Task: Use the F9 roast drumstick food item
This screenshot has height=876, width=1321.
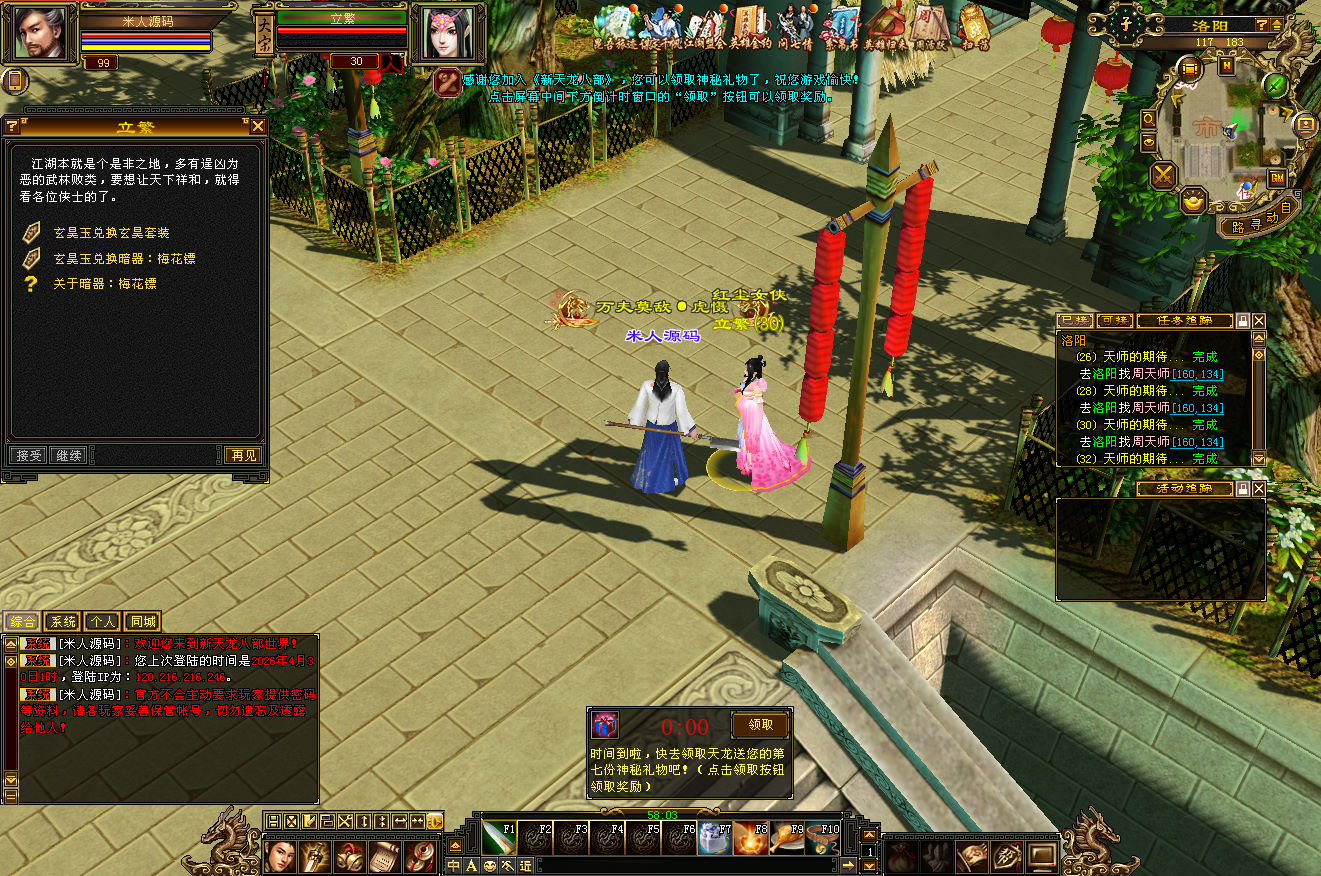Action: tap(785, 838)
